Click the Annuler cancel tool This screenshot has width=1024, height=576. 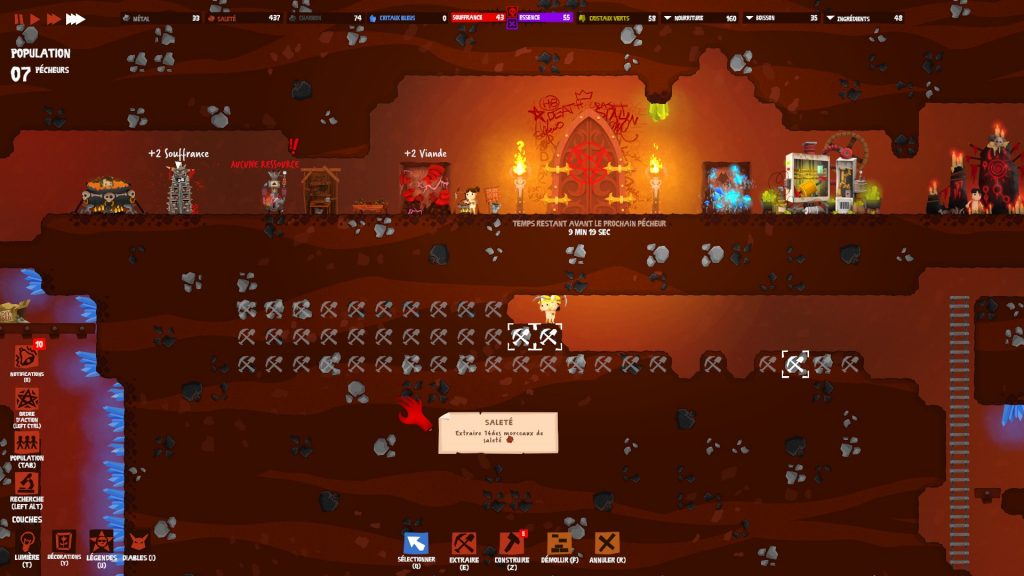click(607, 543)
